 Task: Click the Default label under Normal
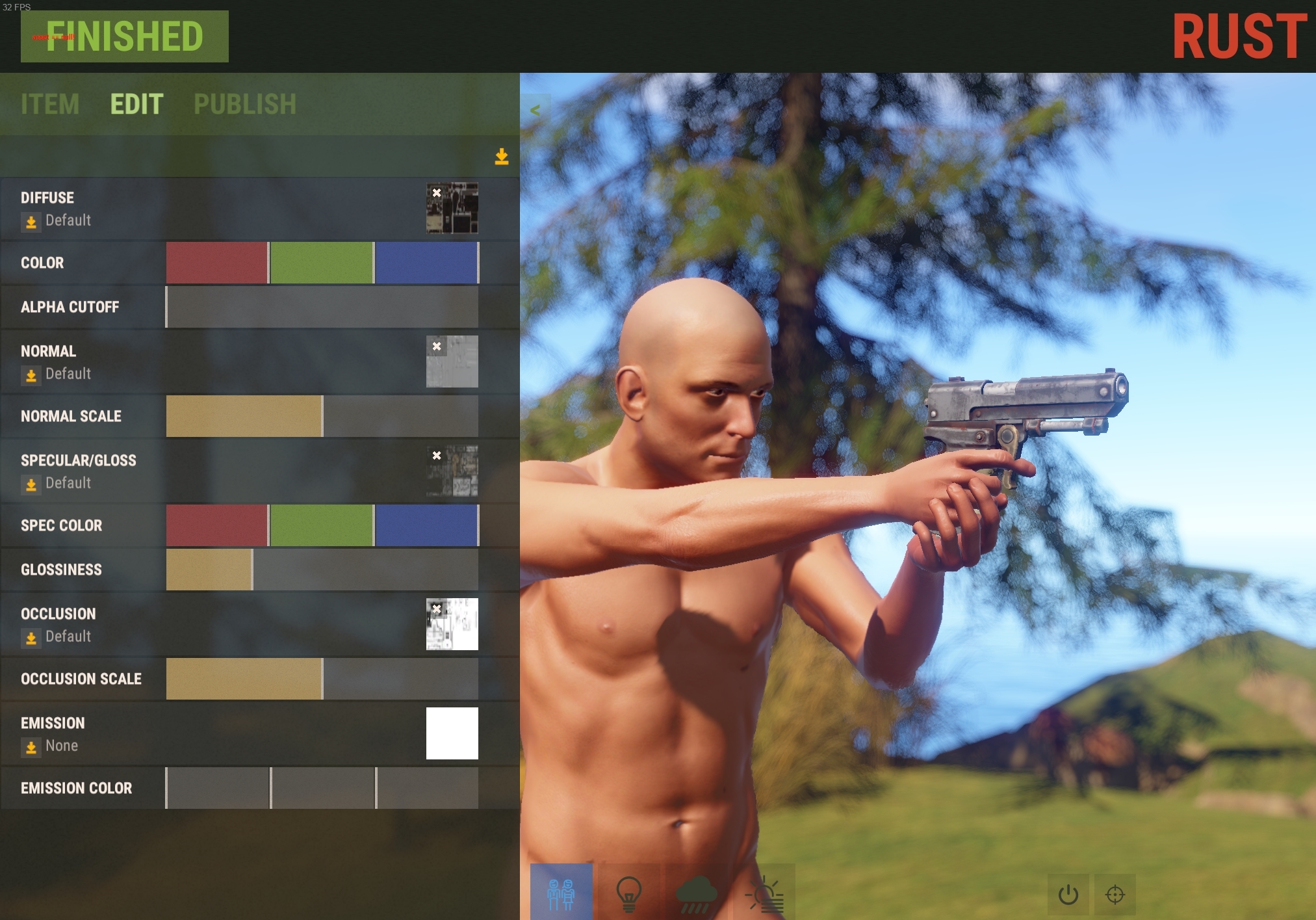[x=68, y=374]
